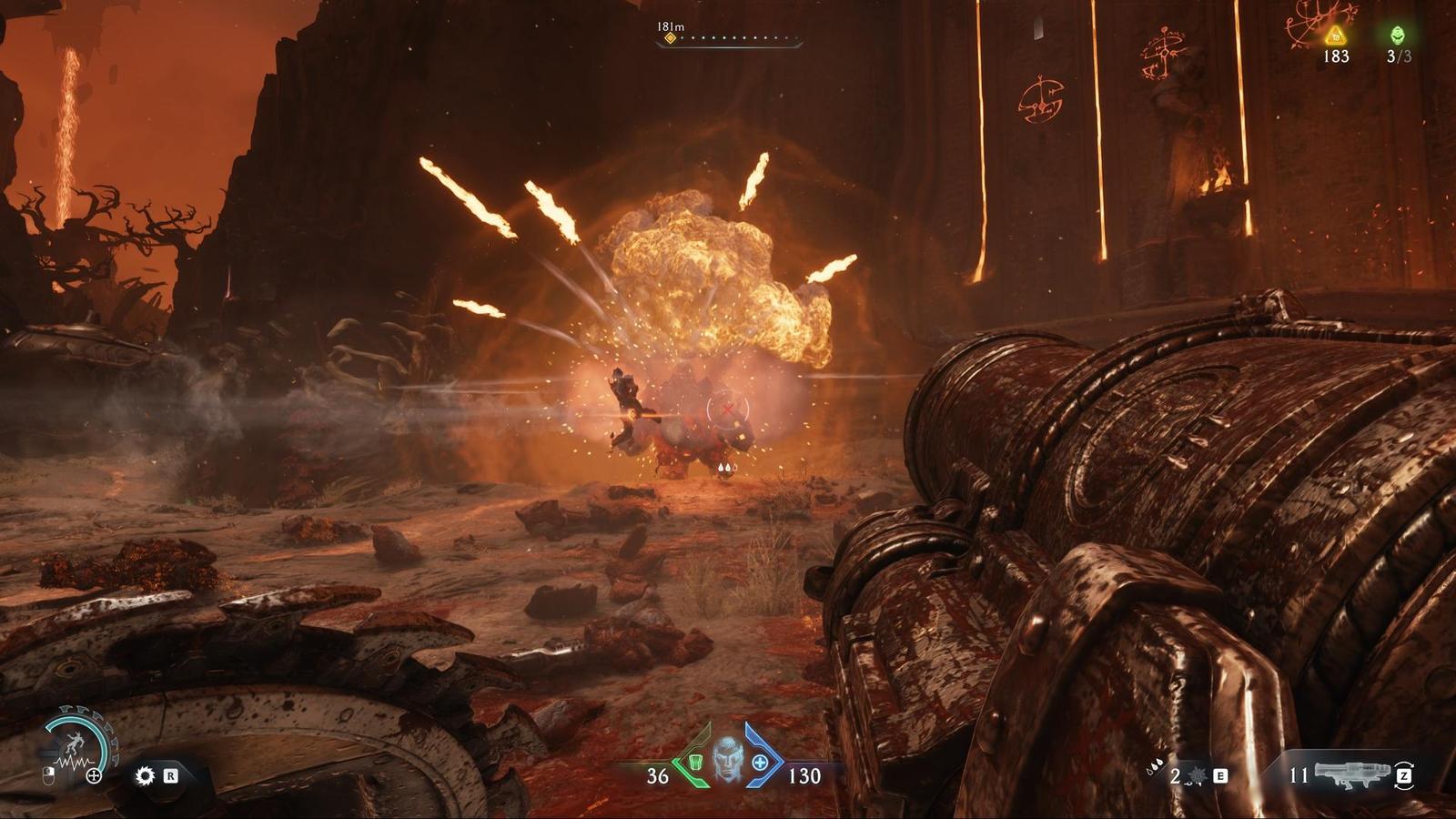The width and height of the screenshot is (1456, 819).
Task: Click the armor value reading 36
Action: coord(655,778)
